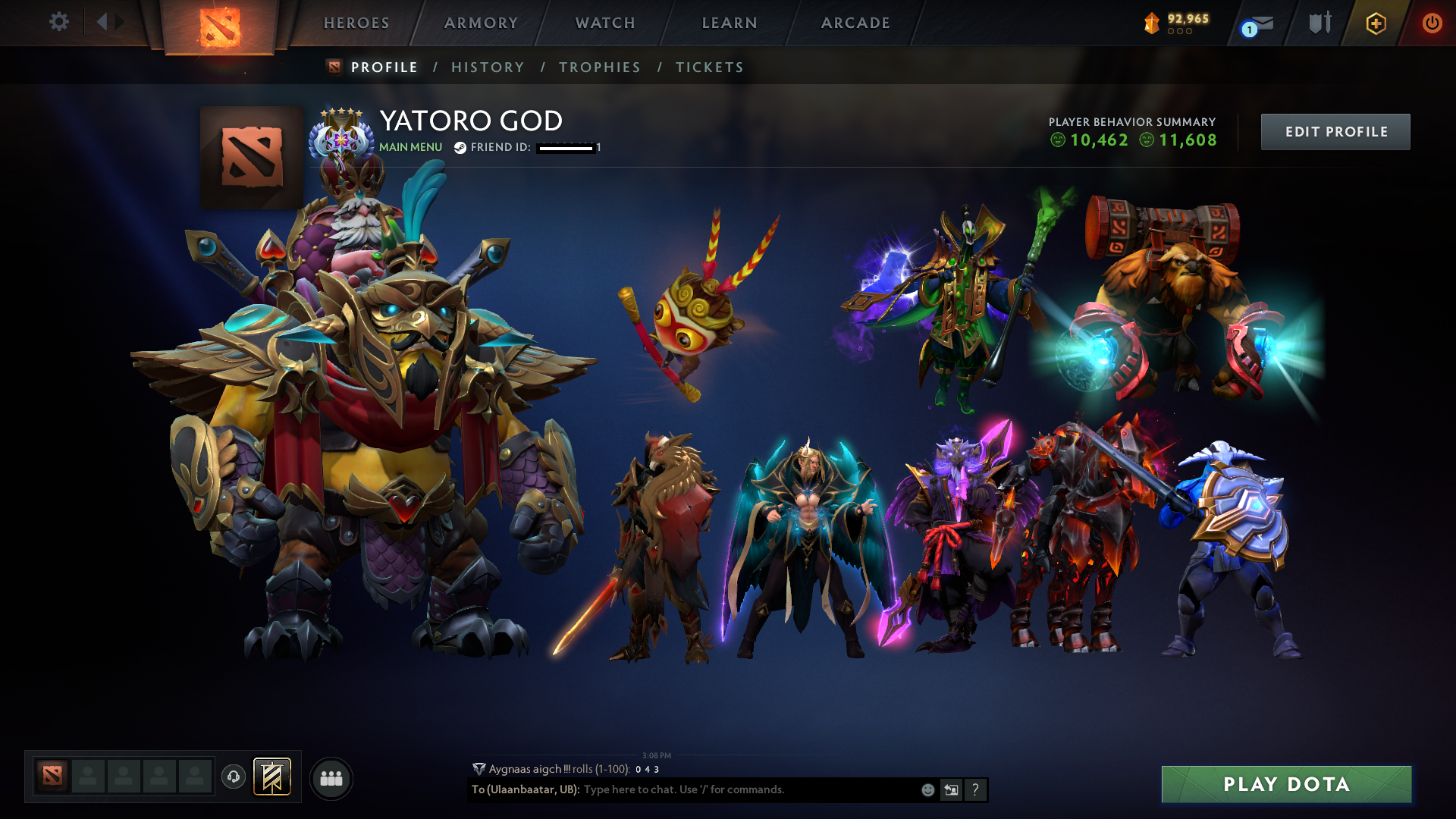
Task: Click the EDIT PROFILE button
Action: pos(1335,131)
